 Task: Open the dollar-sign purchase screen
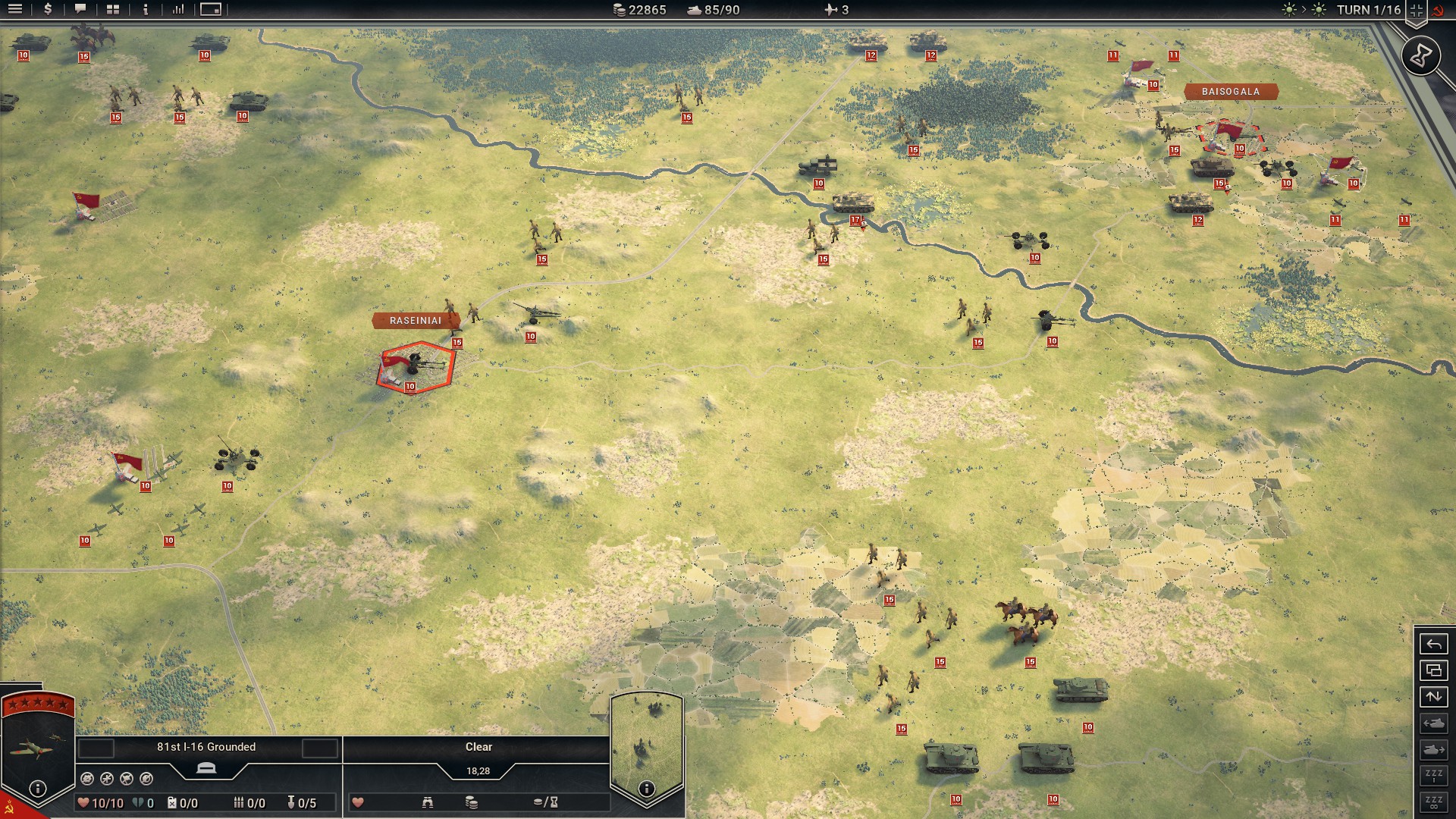click(x=48, y=10)
